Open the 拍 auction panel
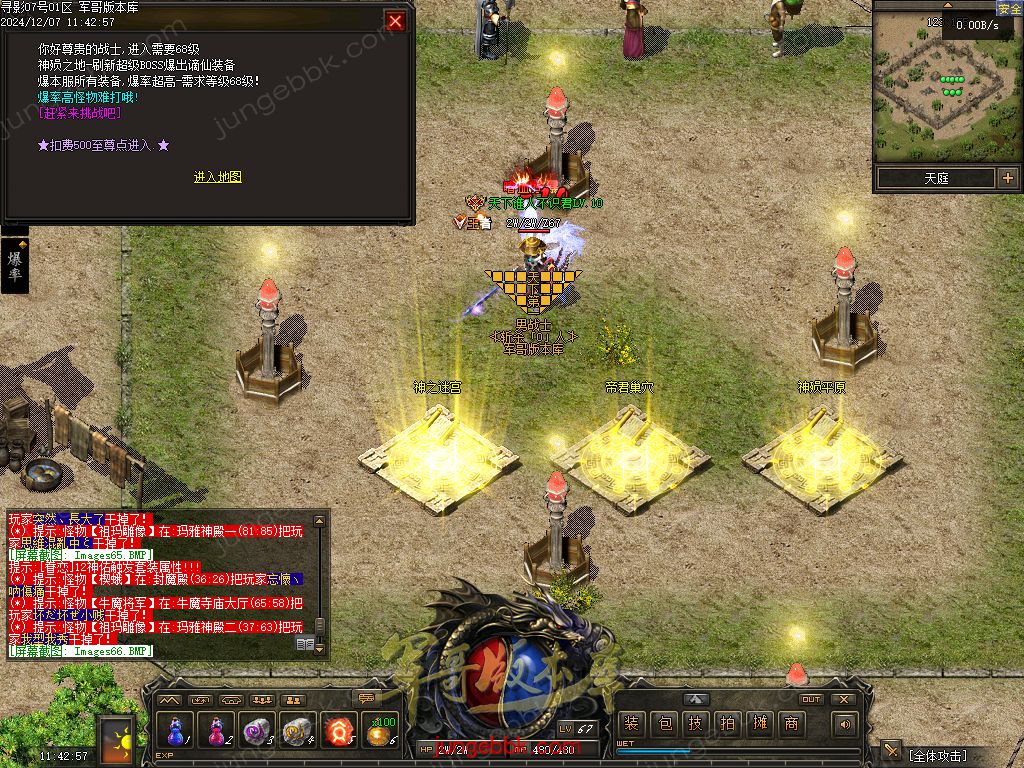The width and height of the screenshot is (1024, 768). tap(727, 725)
